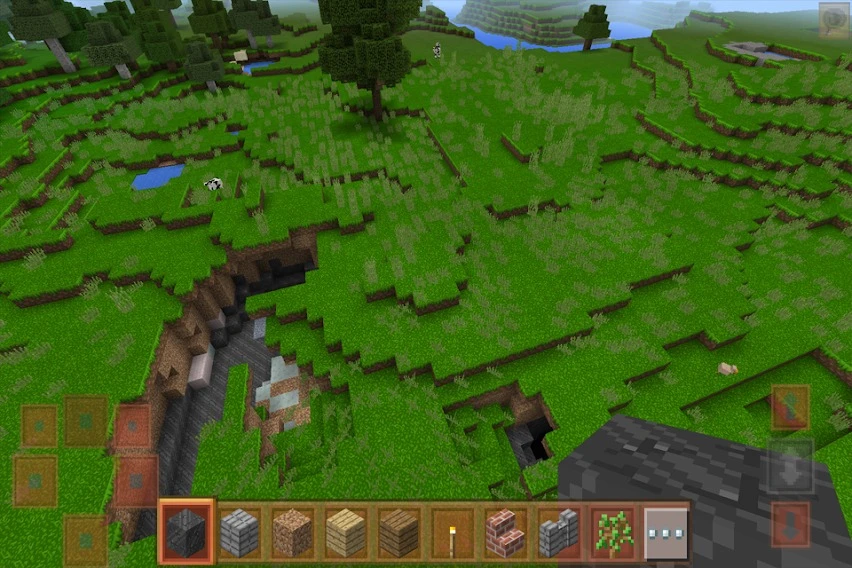This screenshot has height=568, width=852.
Task: Open chat with the speech bubble icon
Action: point(833,19)
